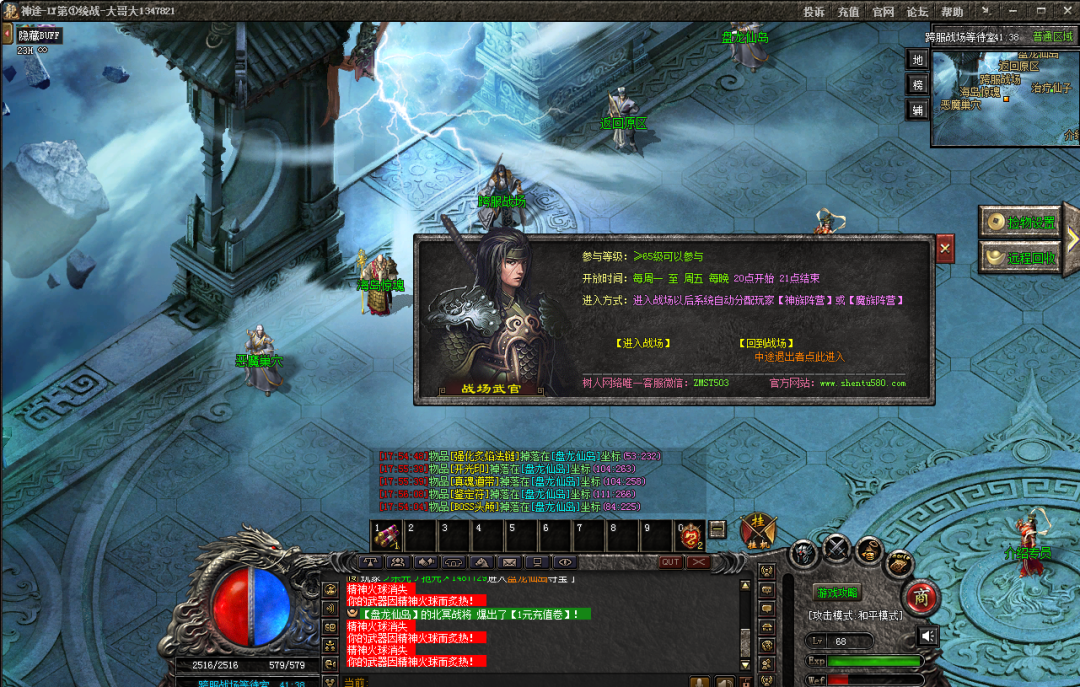Open the round red 商 shop button
1080x687 pixels.
[x=921, y=595]
